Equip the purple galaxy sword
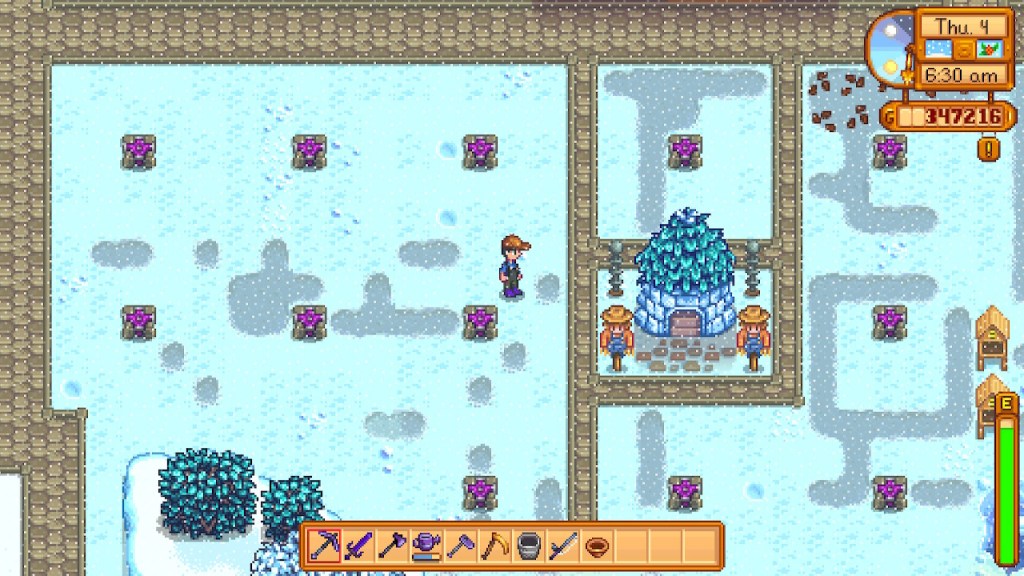 pyautogui.click(x=358, y=546)
